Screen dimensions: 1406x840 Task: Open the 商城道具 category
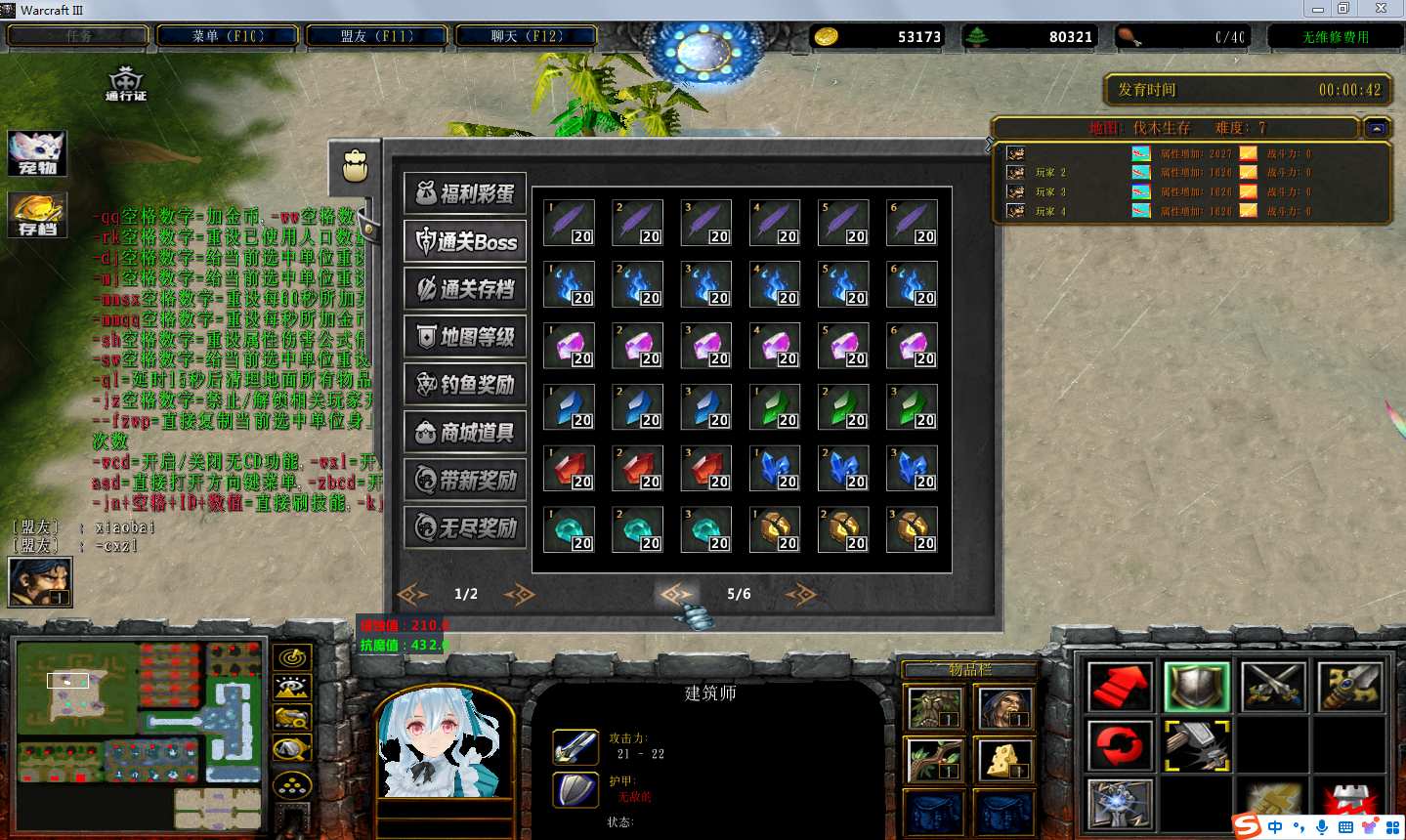click(465, 433)
